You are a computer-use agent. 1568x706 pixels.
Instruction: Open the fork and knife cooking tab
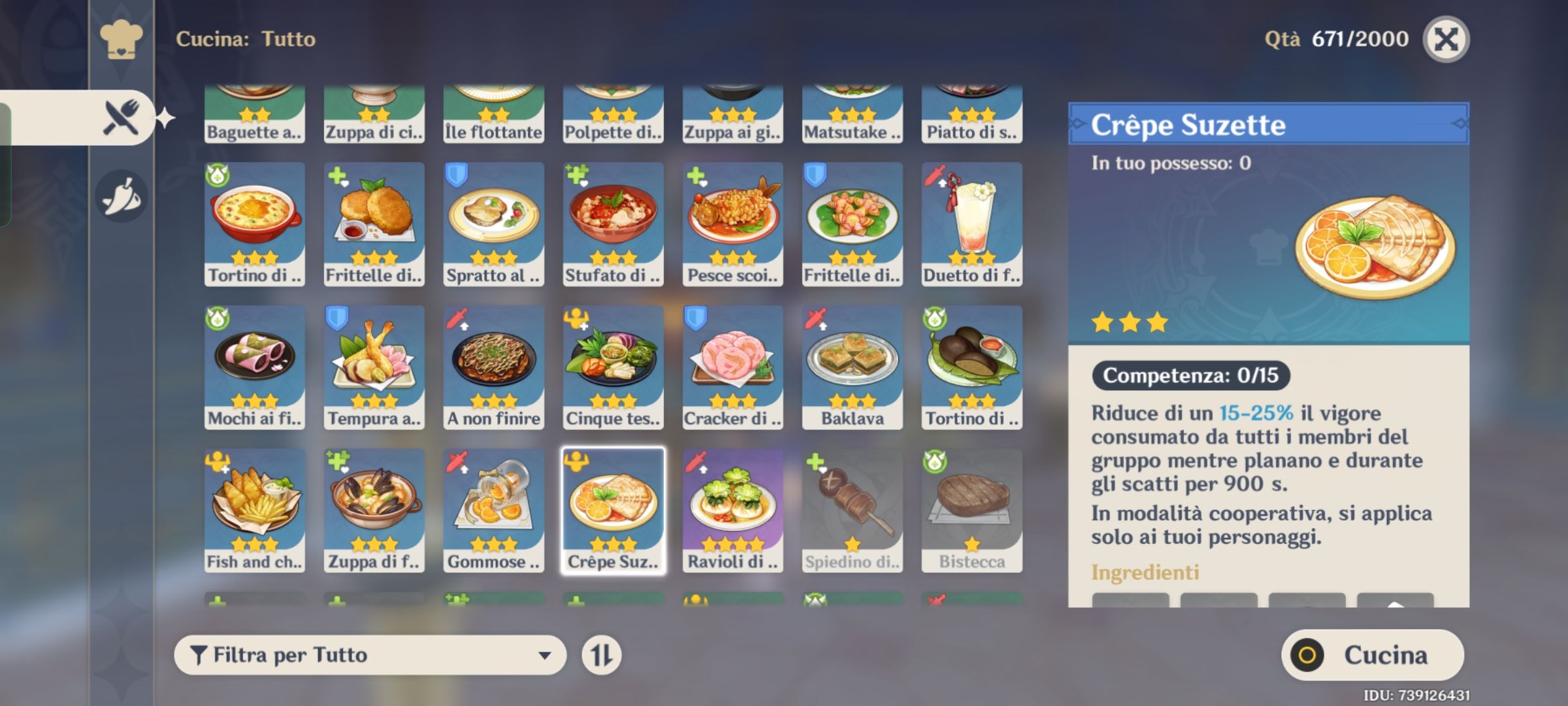point(122,116)
